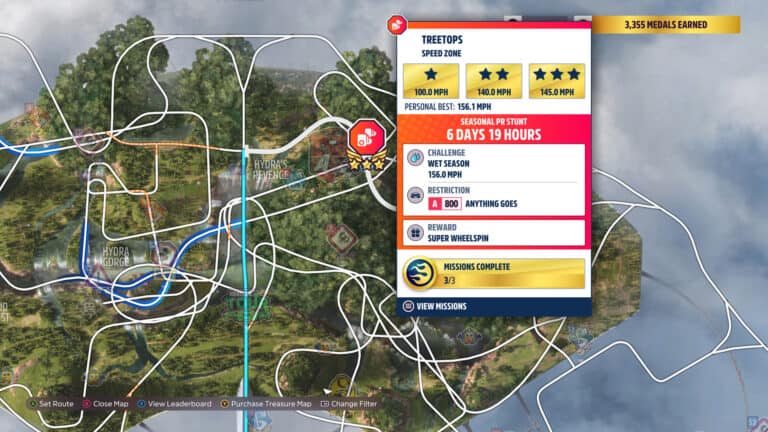Click the A 800 Anything Goes restriction row
768x432 pixels.
(x=493, y=198)
